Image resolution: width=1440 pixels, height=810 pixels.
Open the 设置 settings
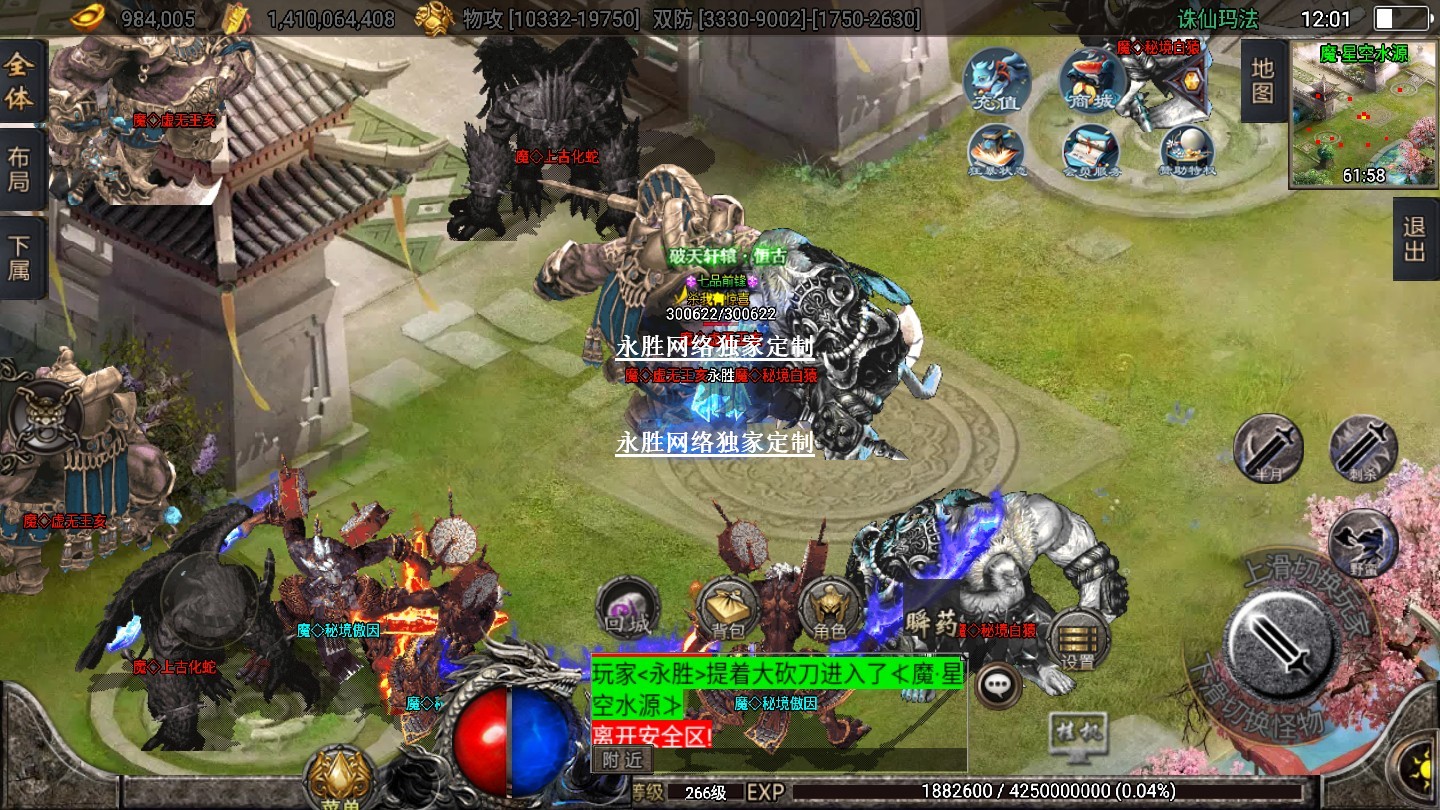pos(1078,640)
